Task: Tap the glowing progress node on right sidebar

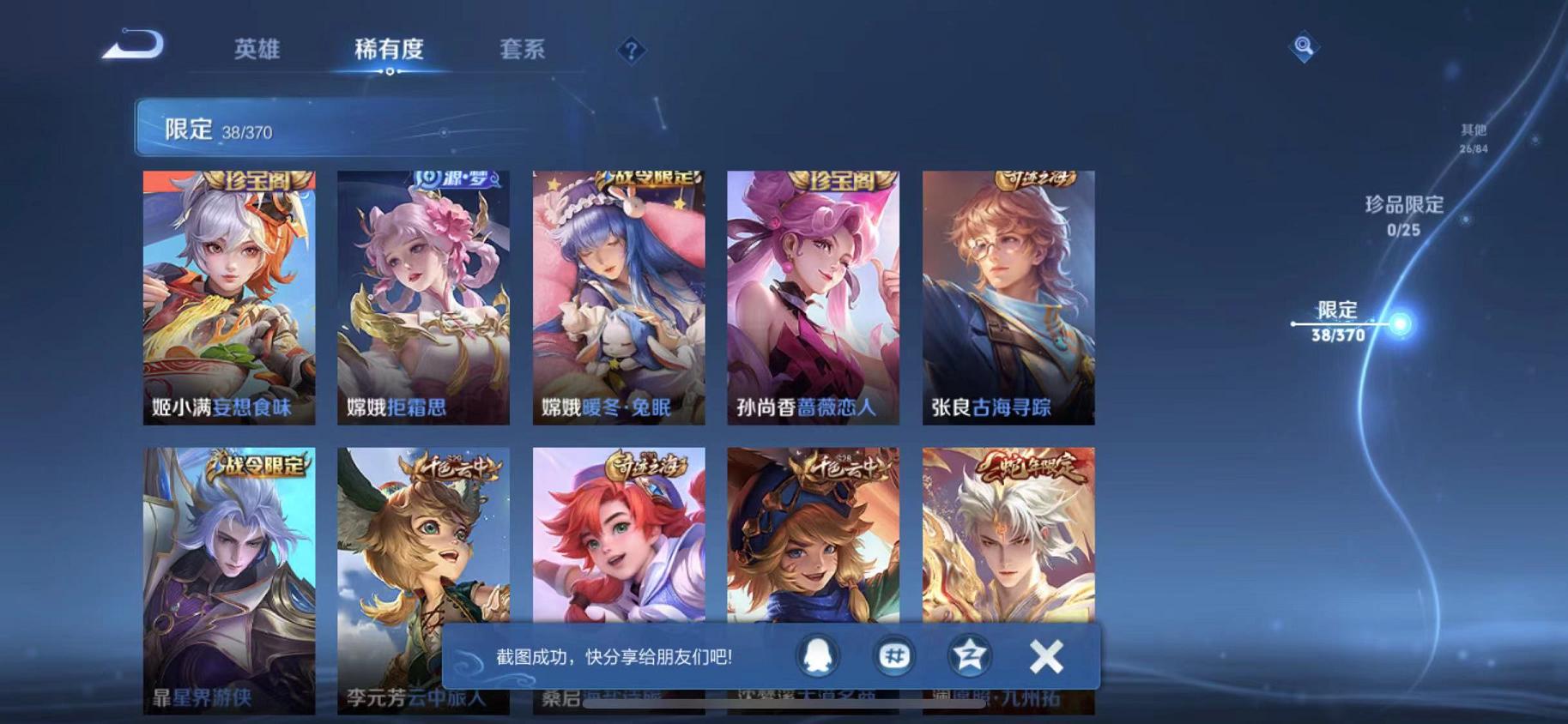Action: (1402, 323)
